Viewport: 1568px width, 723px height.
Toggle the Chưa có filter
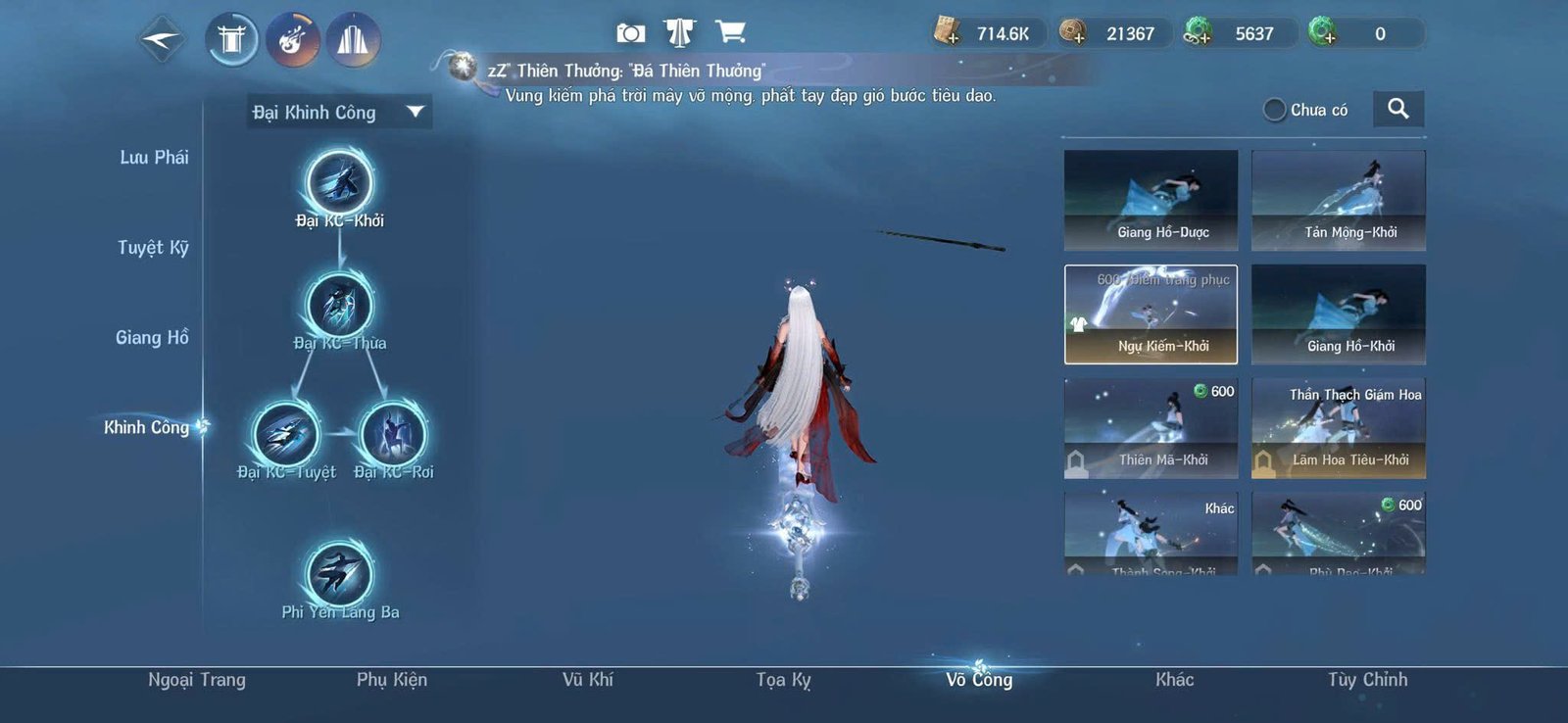pyautogui.click(x=1273, y=110)
